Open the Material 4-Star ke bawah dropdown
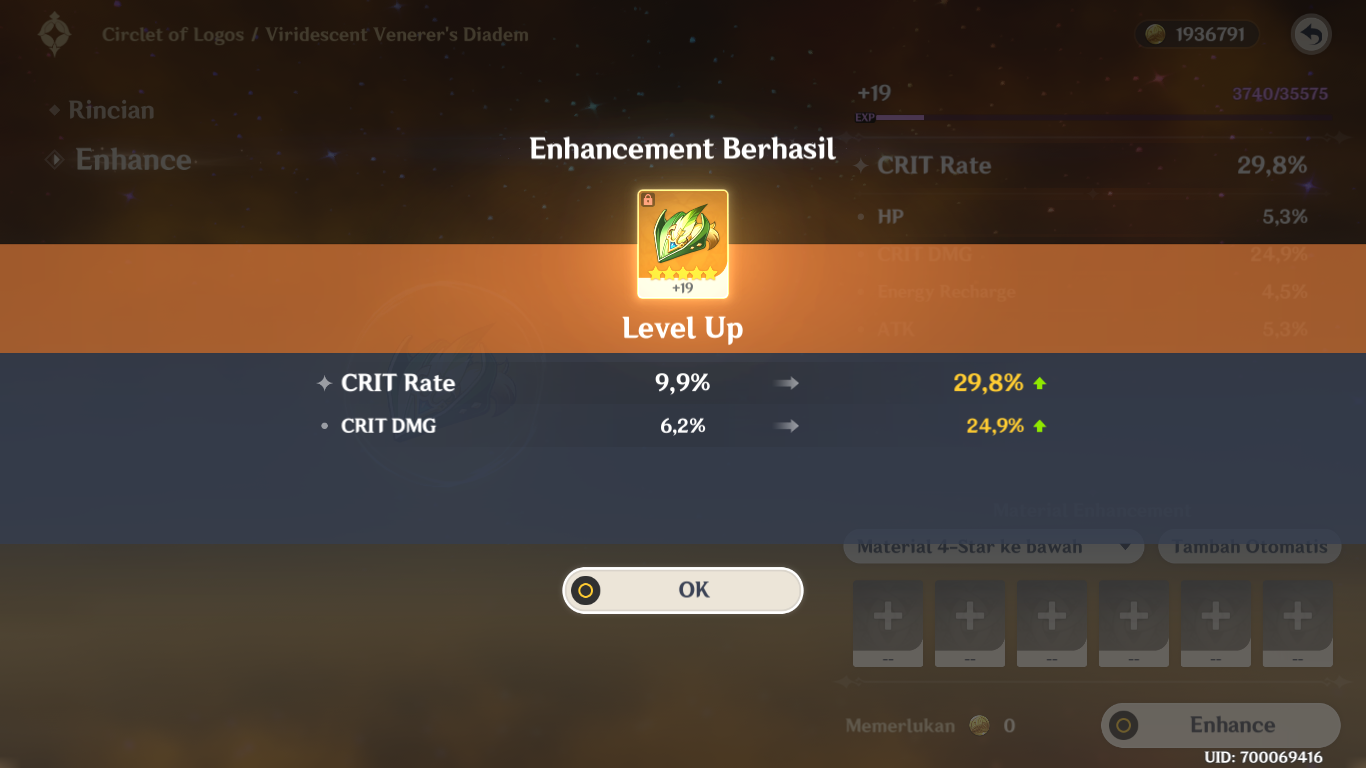The width and height of the screenshot is (1366, 768). point(993,546)
